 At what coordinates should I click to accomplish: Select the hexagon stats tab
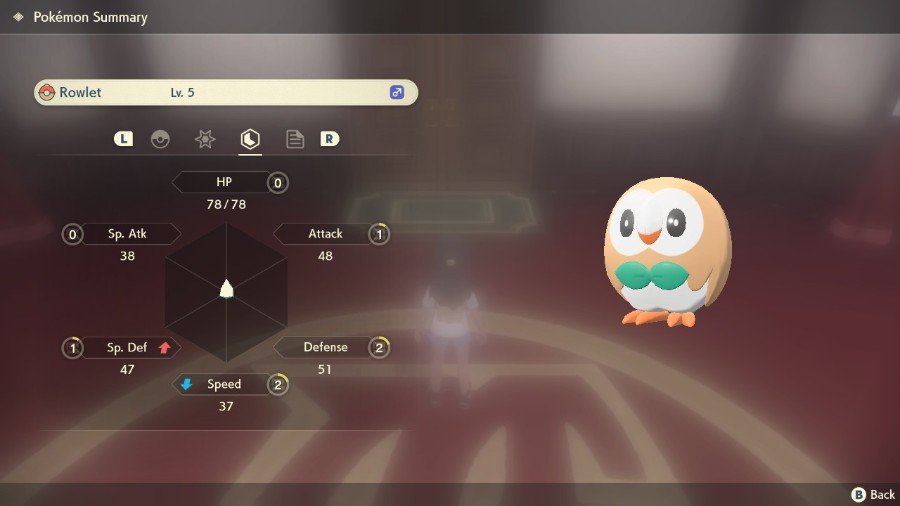250,140
